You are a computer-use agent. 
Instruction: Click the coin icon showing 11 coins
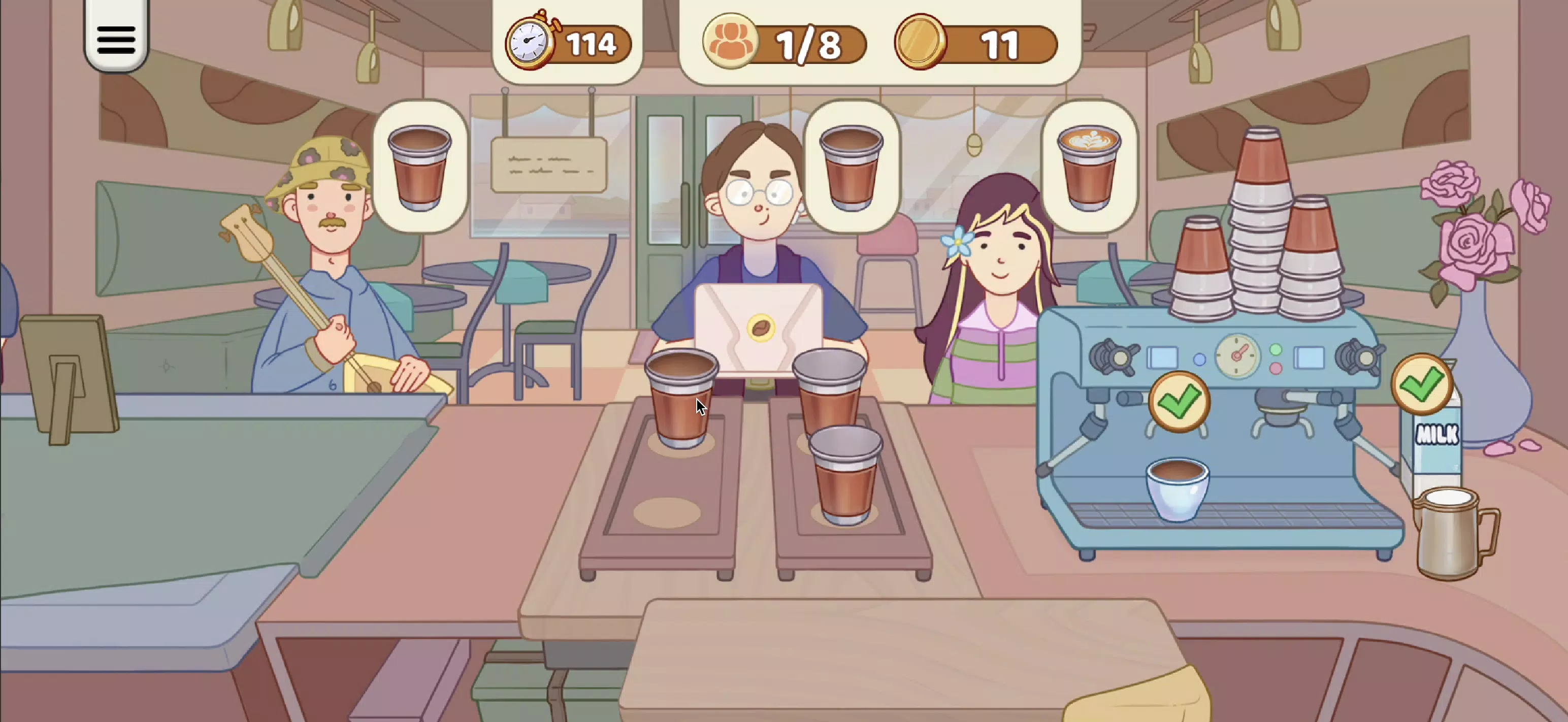[921, 42]
